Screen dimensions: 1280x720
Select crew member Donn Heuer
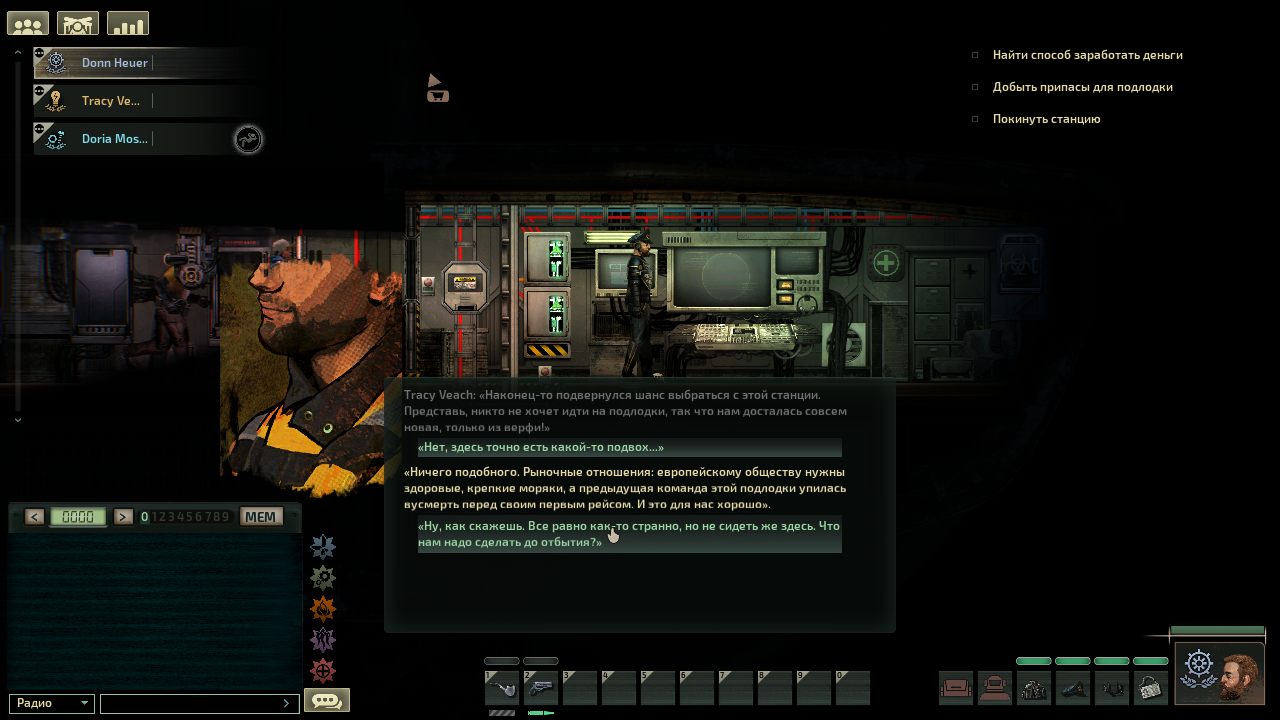(115, 63)
